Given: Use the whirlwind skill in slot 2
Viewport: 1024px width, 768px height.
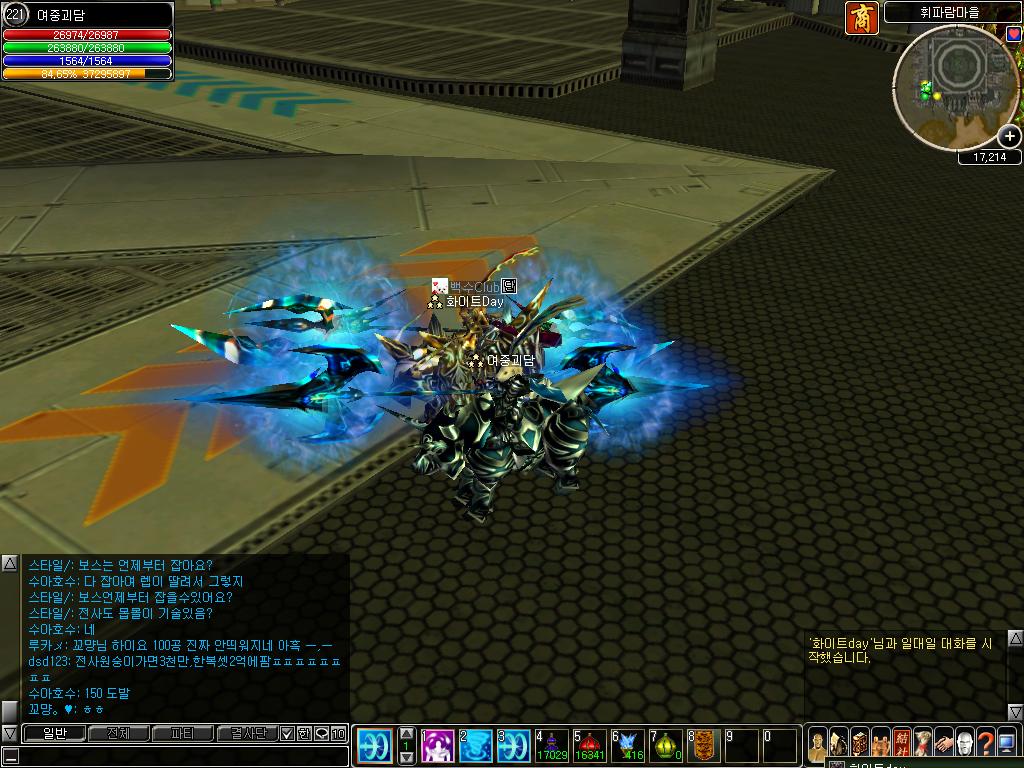Looking at the screenshot, I should coord(476,746).
